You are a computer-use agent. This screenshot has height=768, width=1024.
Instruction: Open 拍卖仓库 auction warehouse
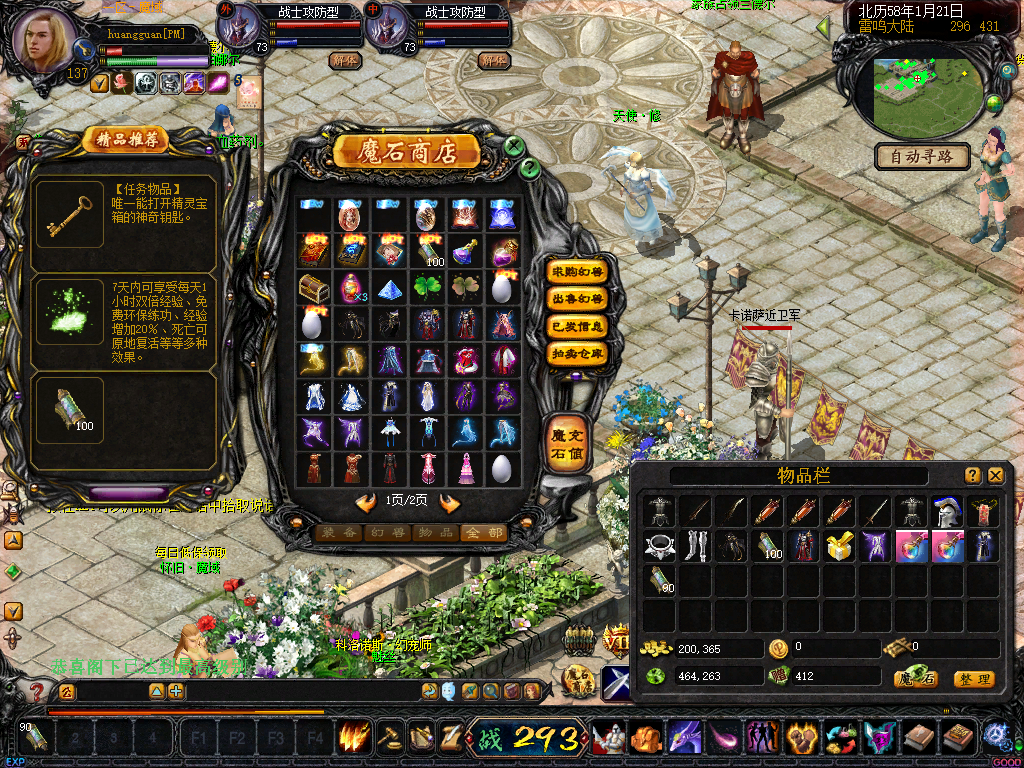point(577,353)
